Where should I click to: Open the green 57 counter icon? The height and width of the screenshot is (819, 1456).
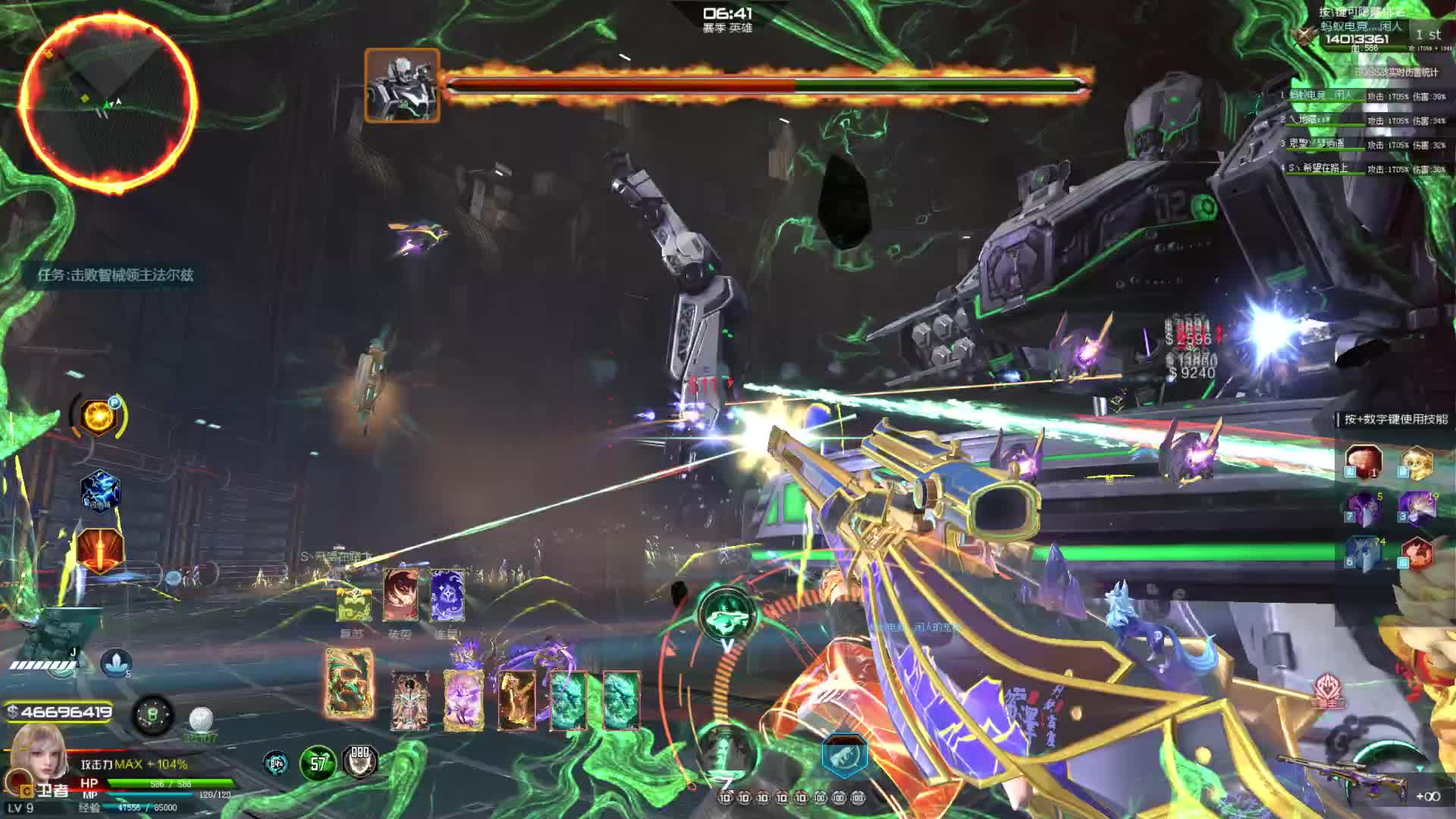coord(318,763)
